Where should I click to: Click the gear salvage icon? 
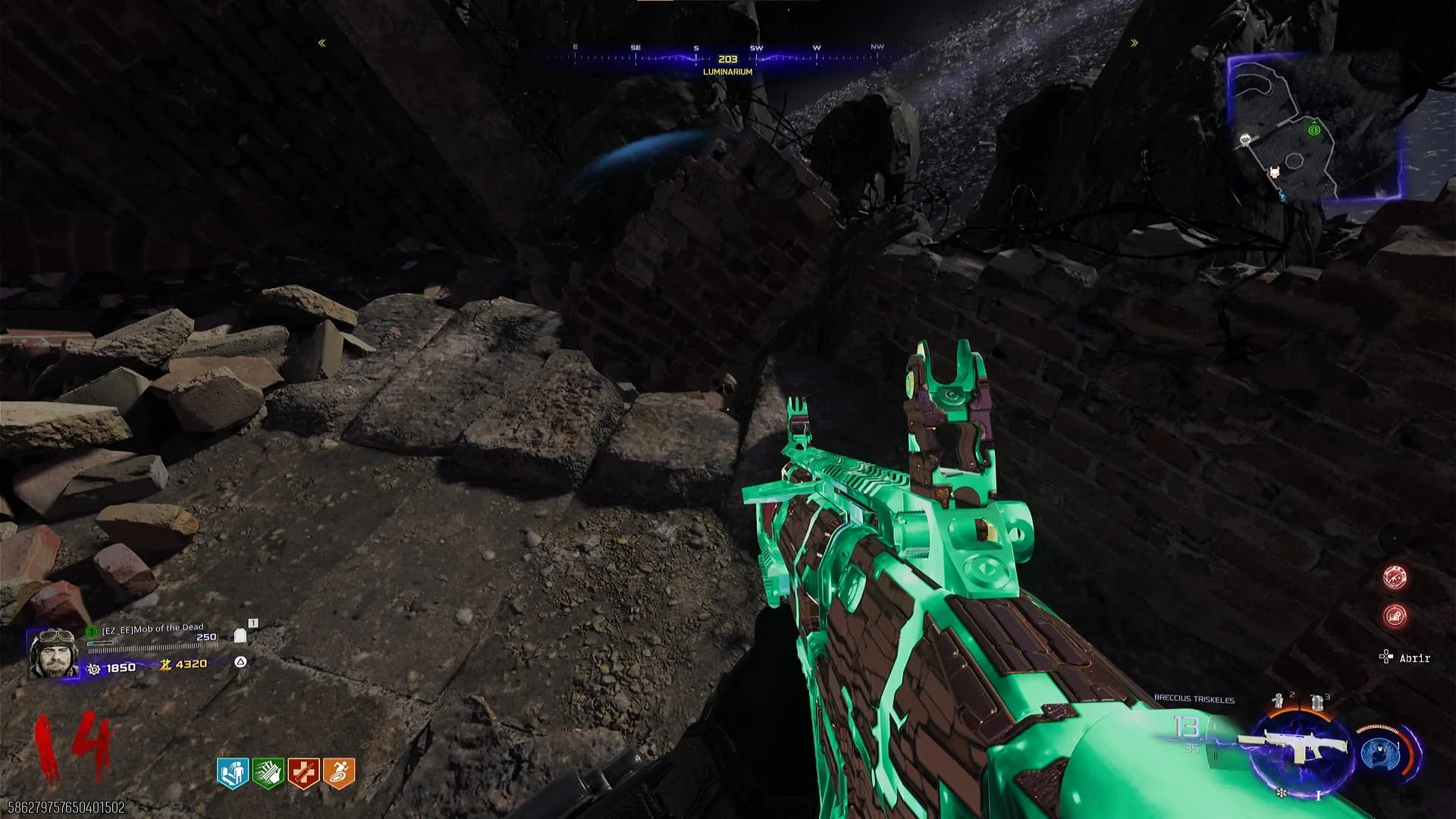point(94,668)
